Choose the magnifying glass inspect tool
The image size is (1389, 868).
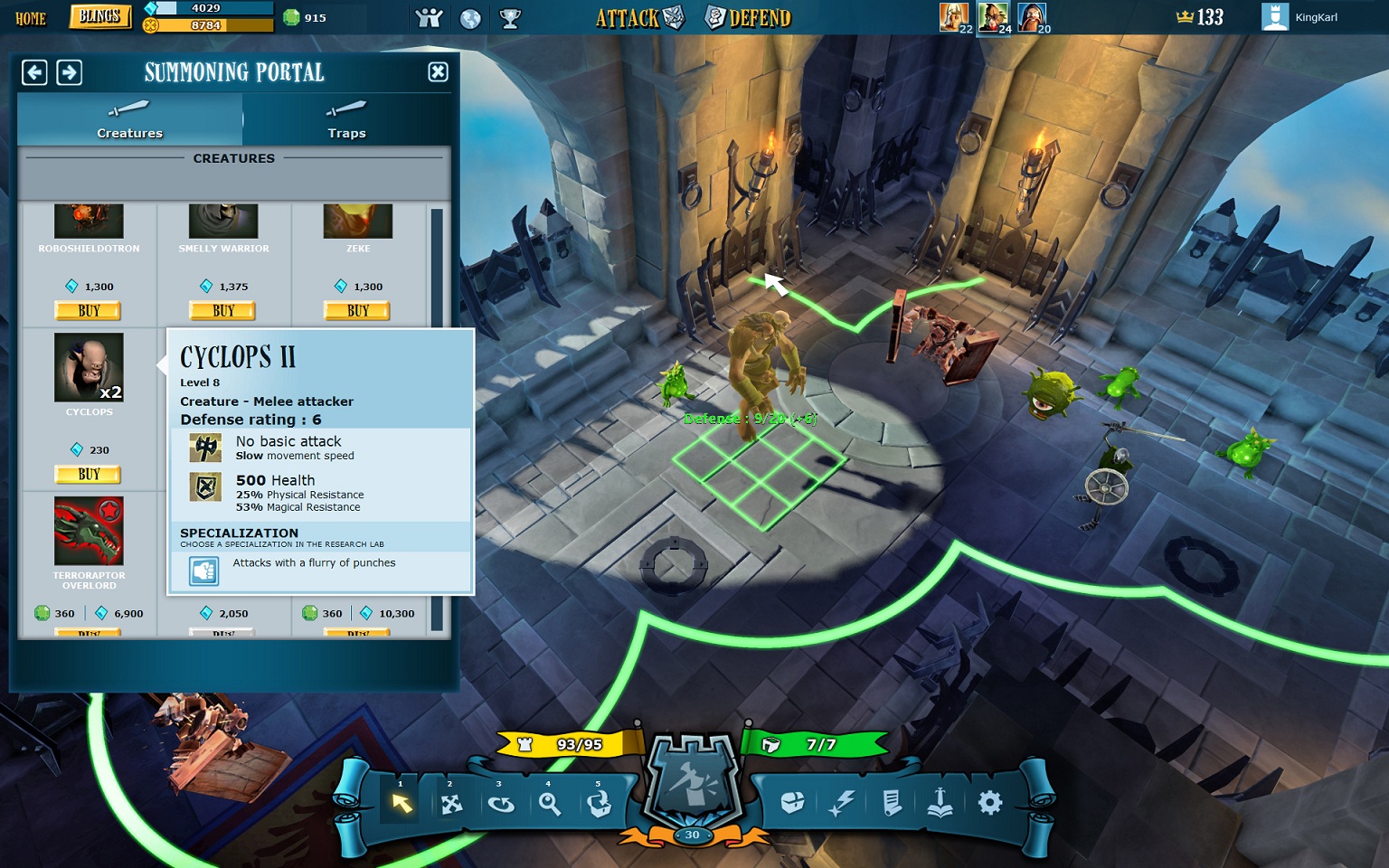coord(549,803)
